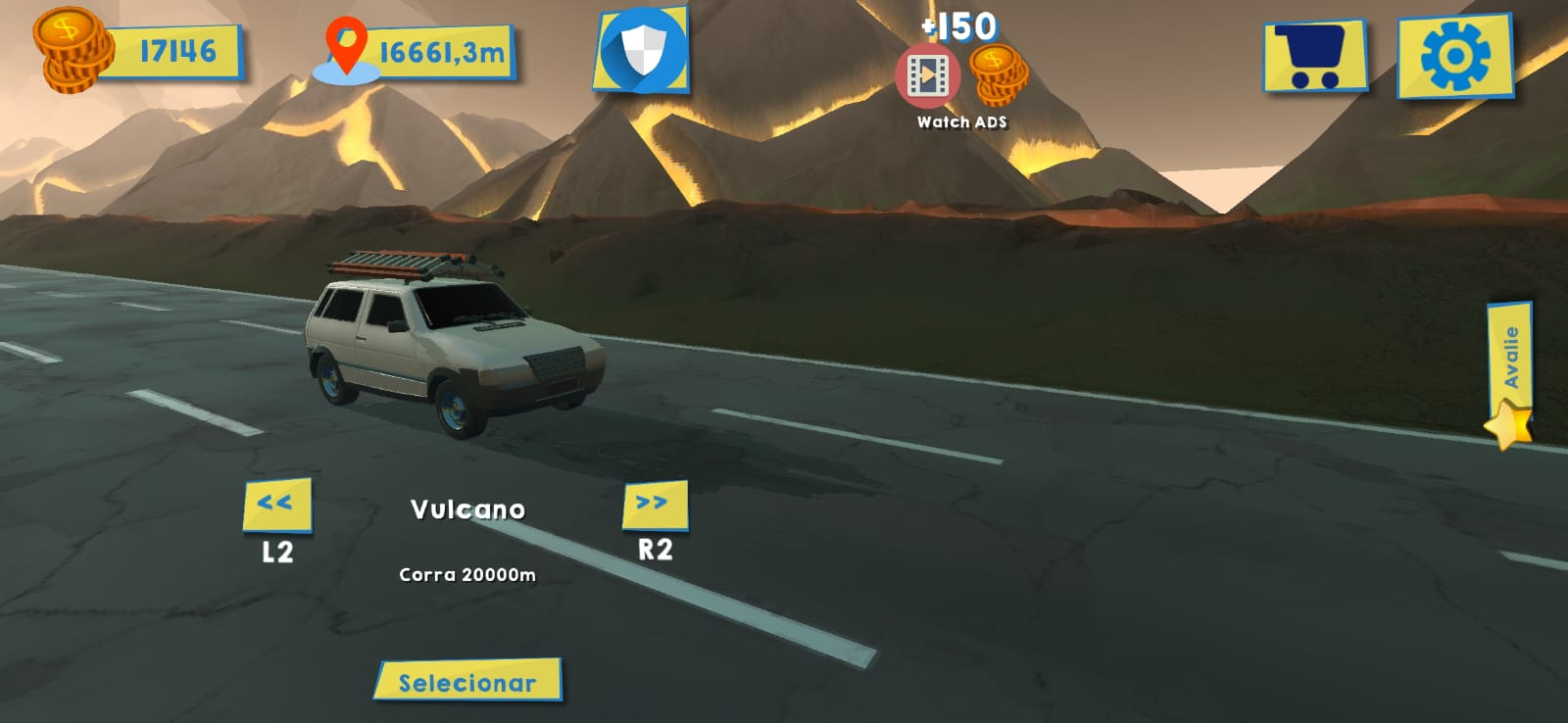Select the Vulcano map label
Screen dimensions: 1568x723
pos(468,507)
